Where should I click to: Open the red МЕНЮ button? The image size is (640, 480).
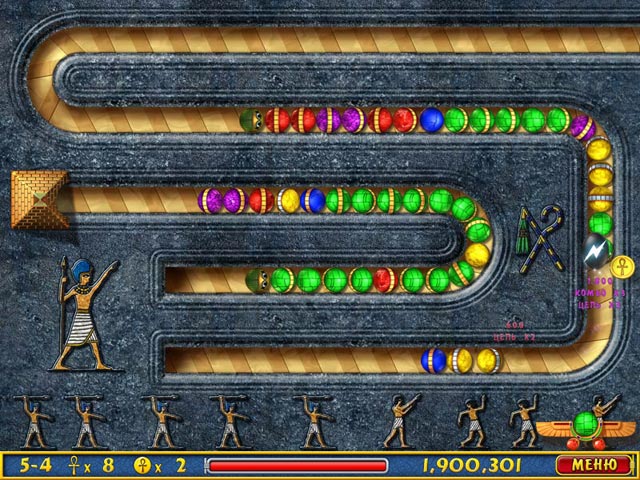tap(594, 465)
